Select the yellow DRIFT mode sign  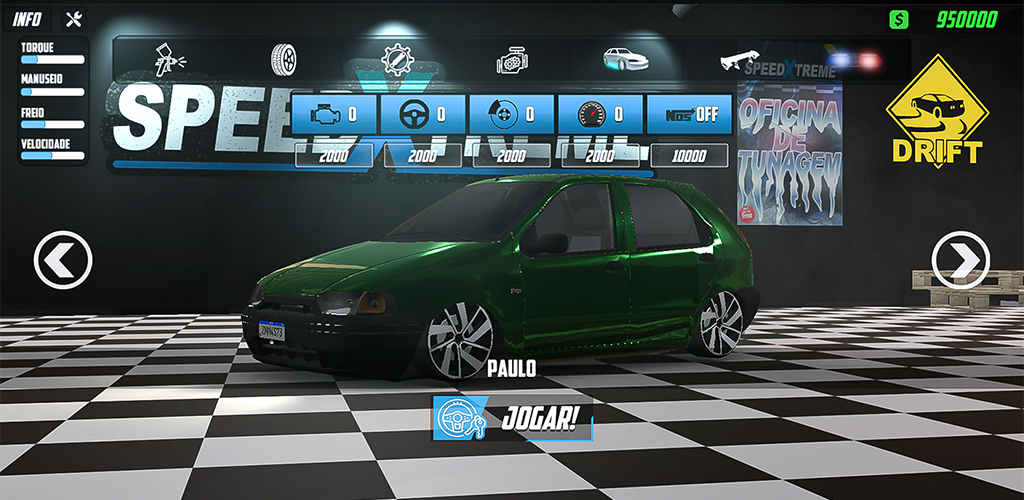tap(934, 112)
